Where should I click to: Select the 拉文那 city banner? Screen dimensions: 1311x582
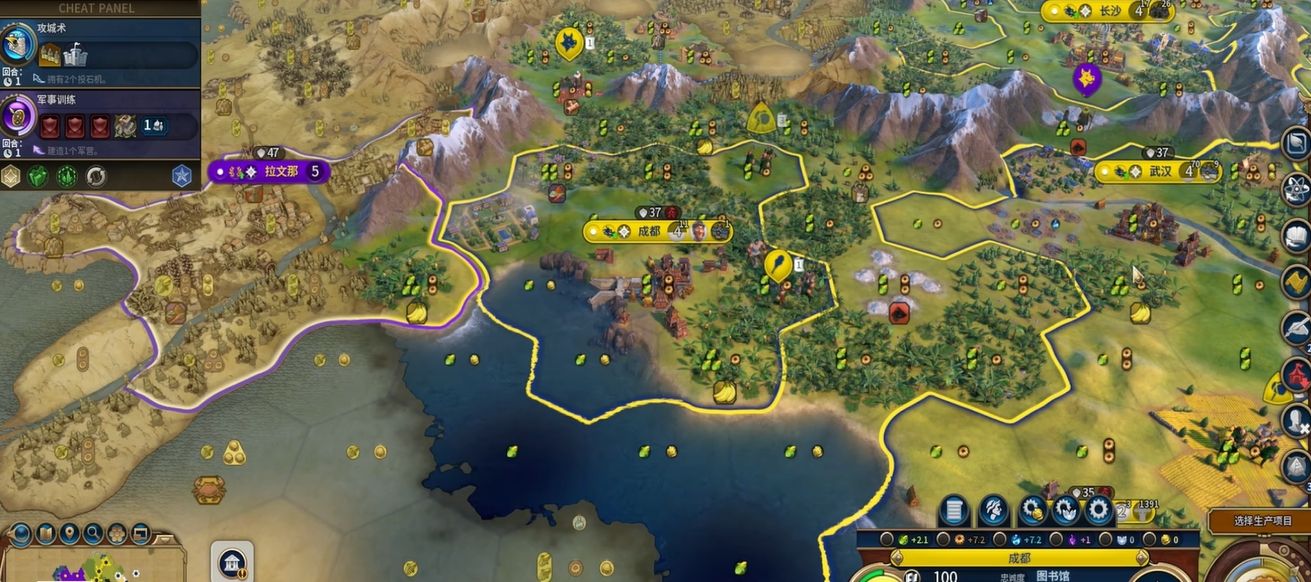(269, 171)
